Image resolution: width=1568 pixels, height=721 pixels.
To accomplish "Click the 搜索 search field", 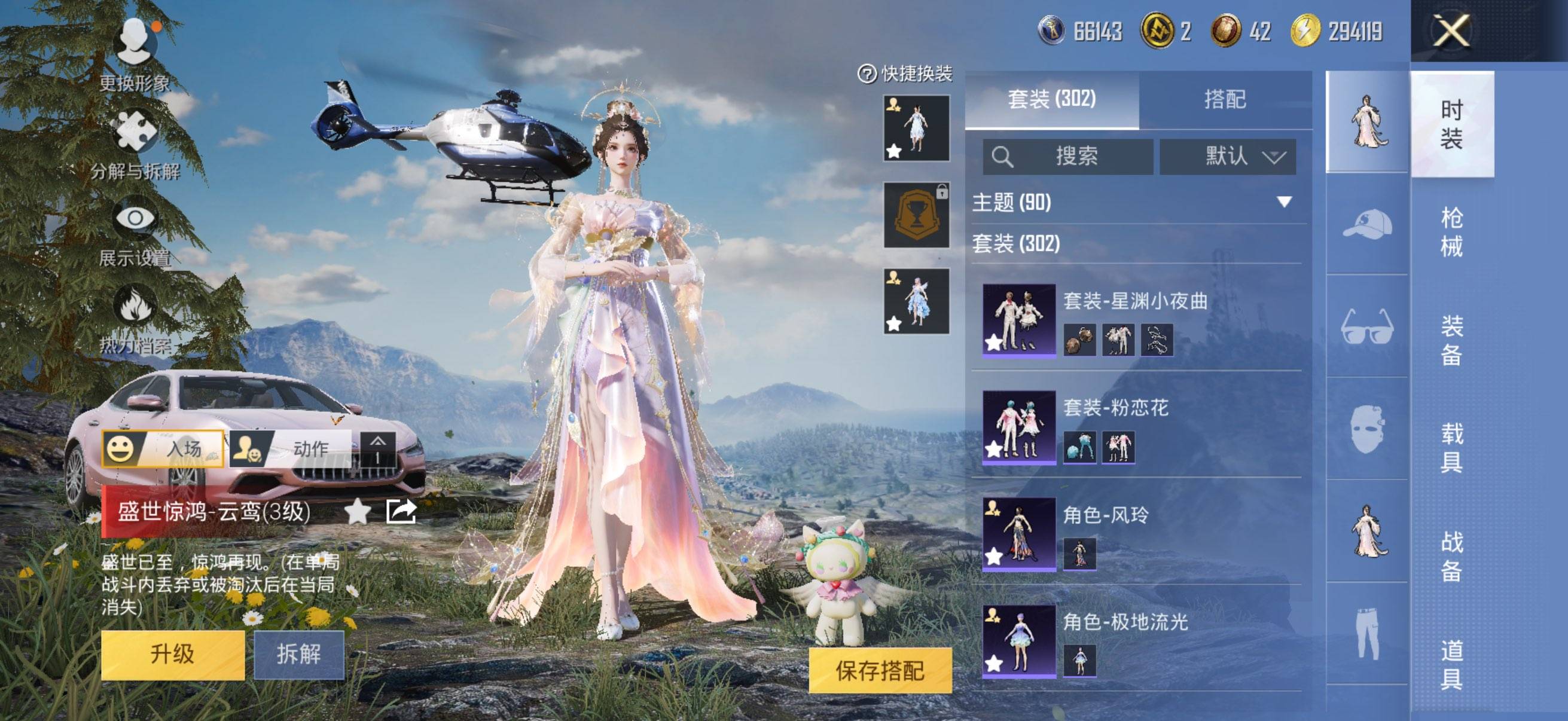I will click(1068, 157).
